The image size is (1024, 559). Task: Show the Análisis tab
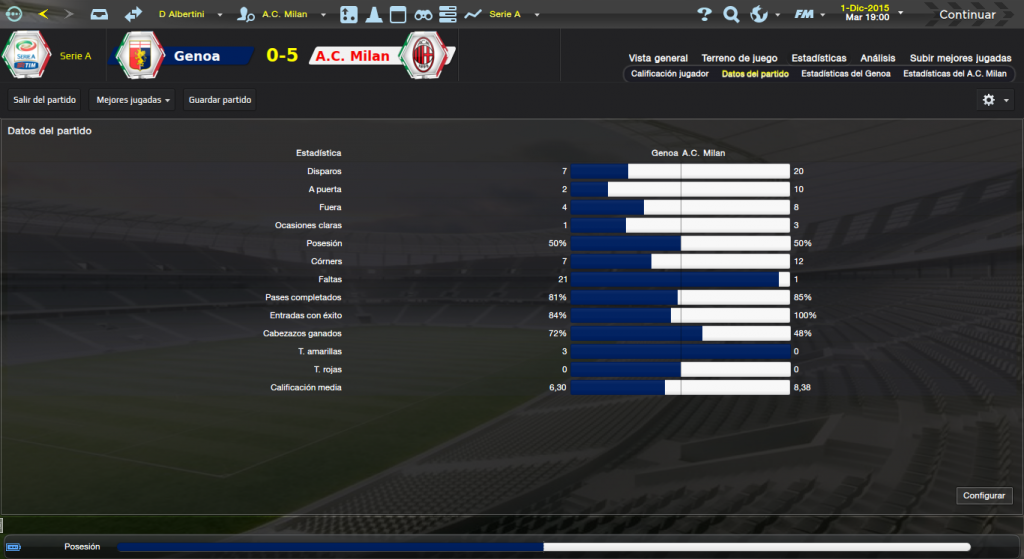(878, 58)
